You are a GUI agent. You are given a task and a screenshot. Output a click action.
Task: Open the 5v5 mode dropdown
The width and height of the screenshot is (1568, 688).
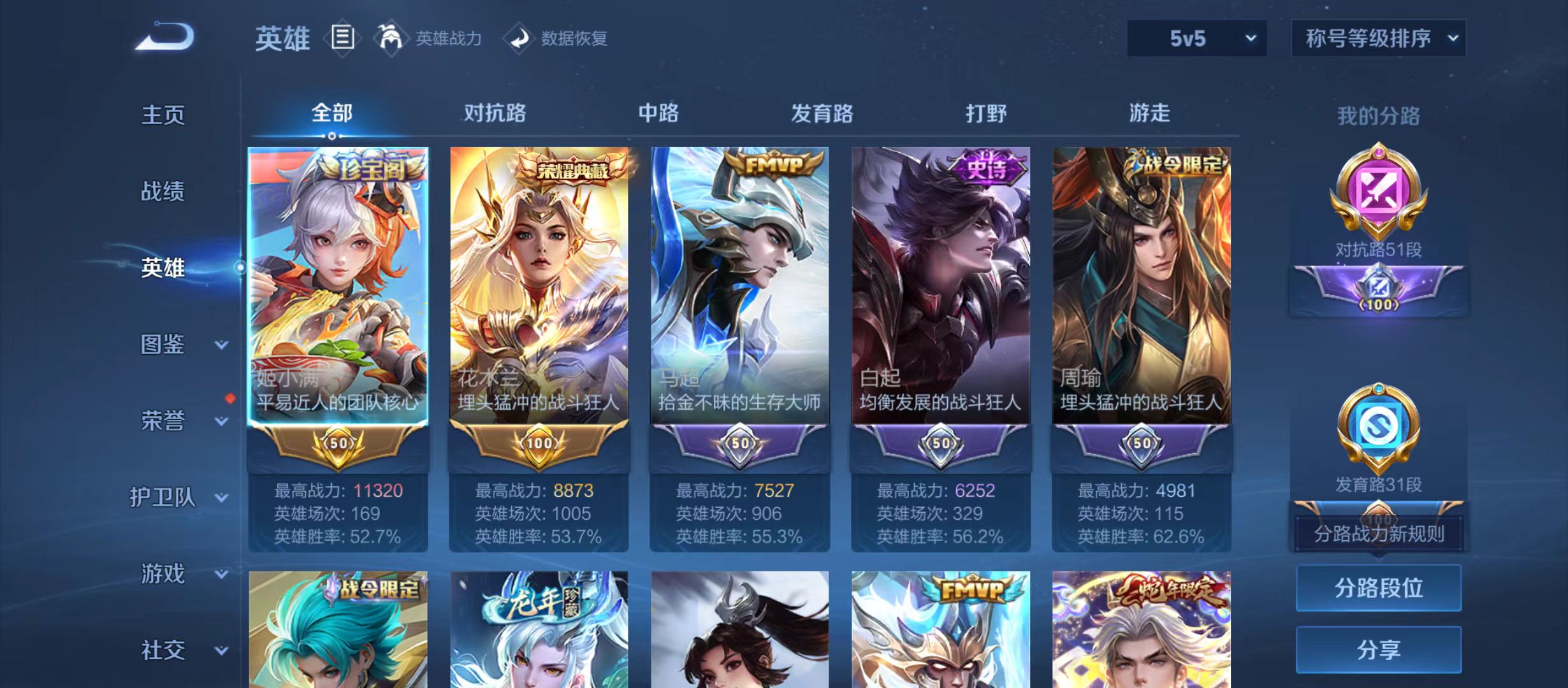tap(1197, 38)
